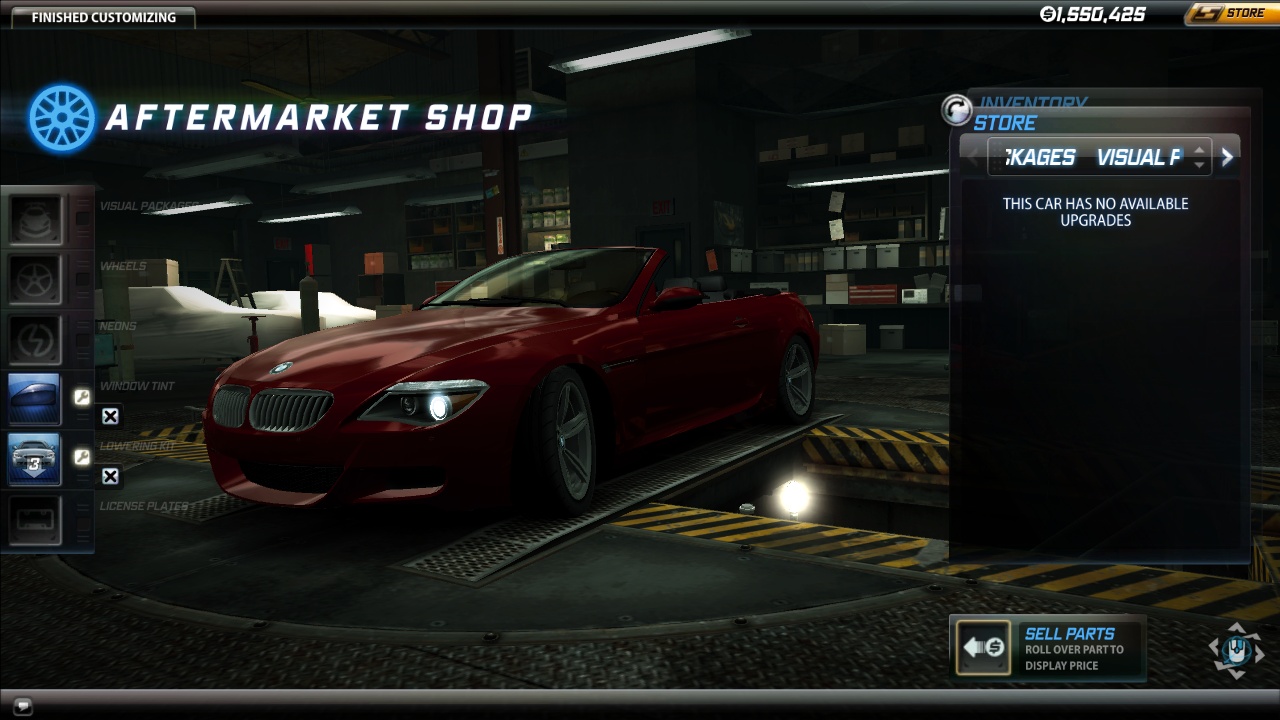Choose the License Plates slot
The height and width of the screenshot is (720, 1280).
coord(35,519)
